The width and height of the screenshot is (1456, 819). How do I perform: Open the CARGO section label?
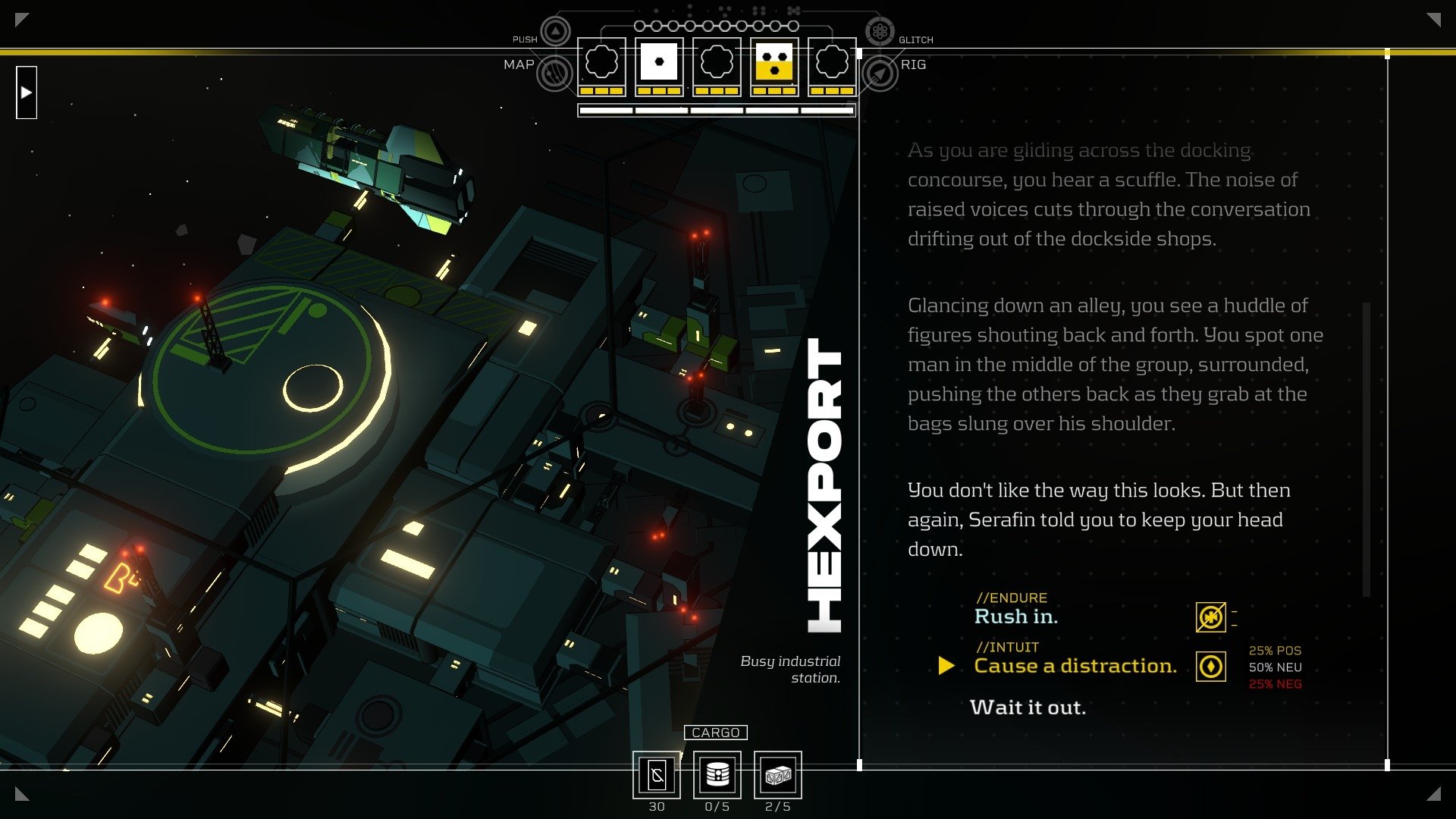click(716, 733)
